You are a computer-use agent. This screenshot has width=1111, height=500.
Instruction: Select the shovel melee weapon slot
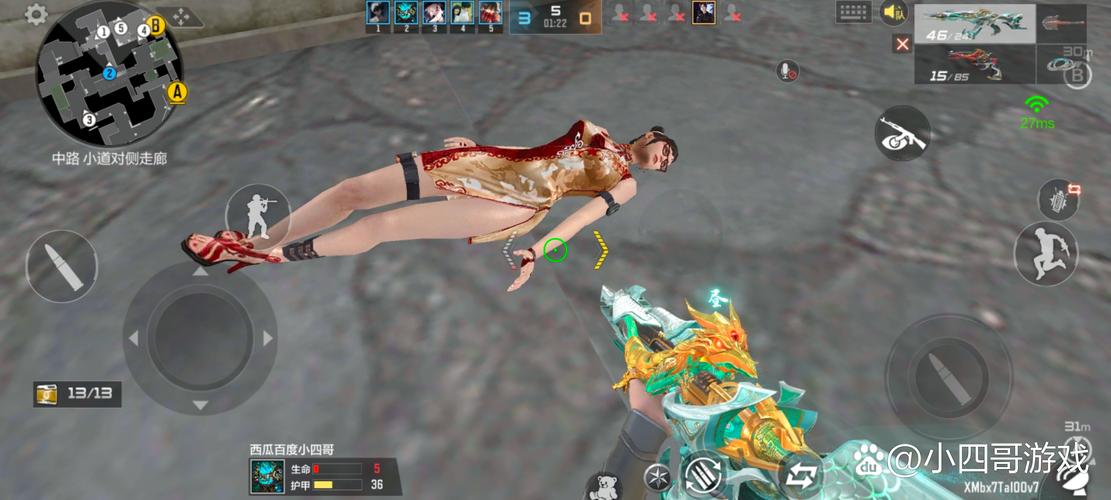[x=1062, y=23]
